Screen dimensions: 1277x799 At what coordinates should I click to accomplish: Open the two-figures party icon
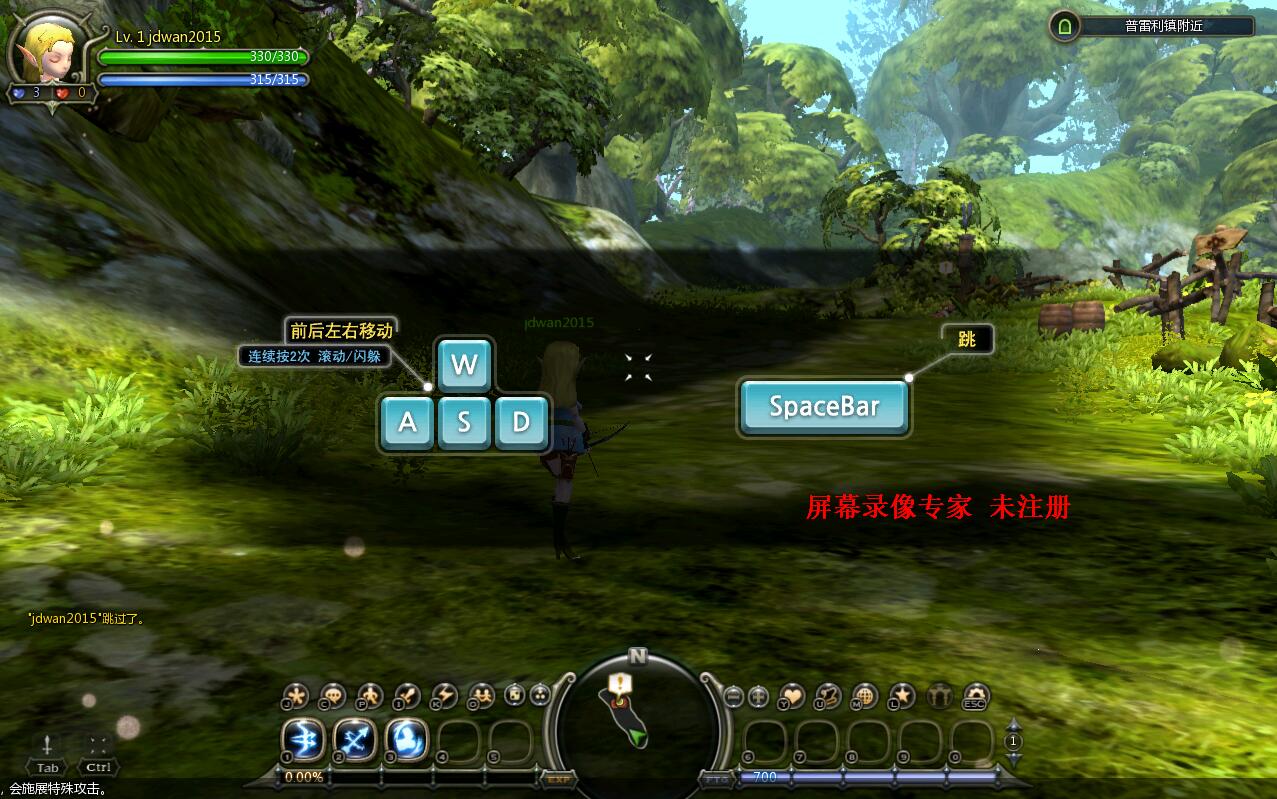tap(481, 695)
